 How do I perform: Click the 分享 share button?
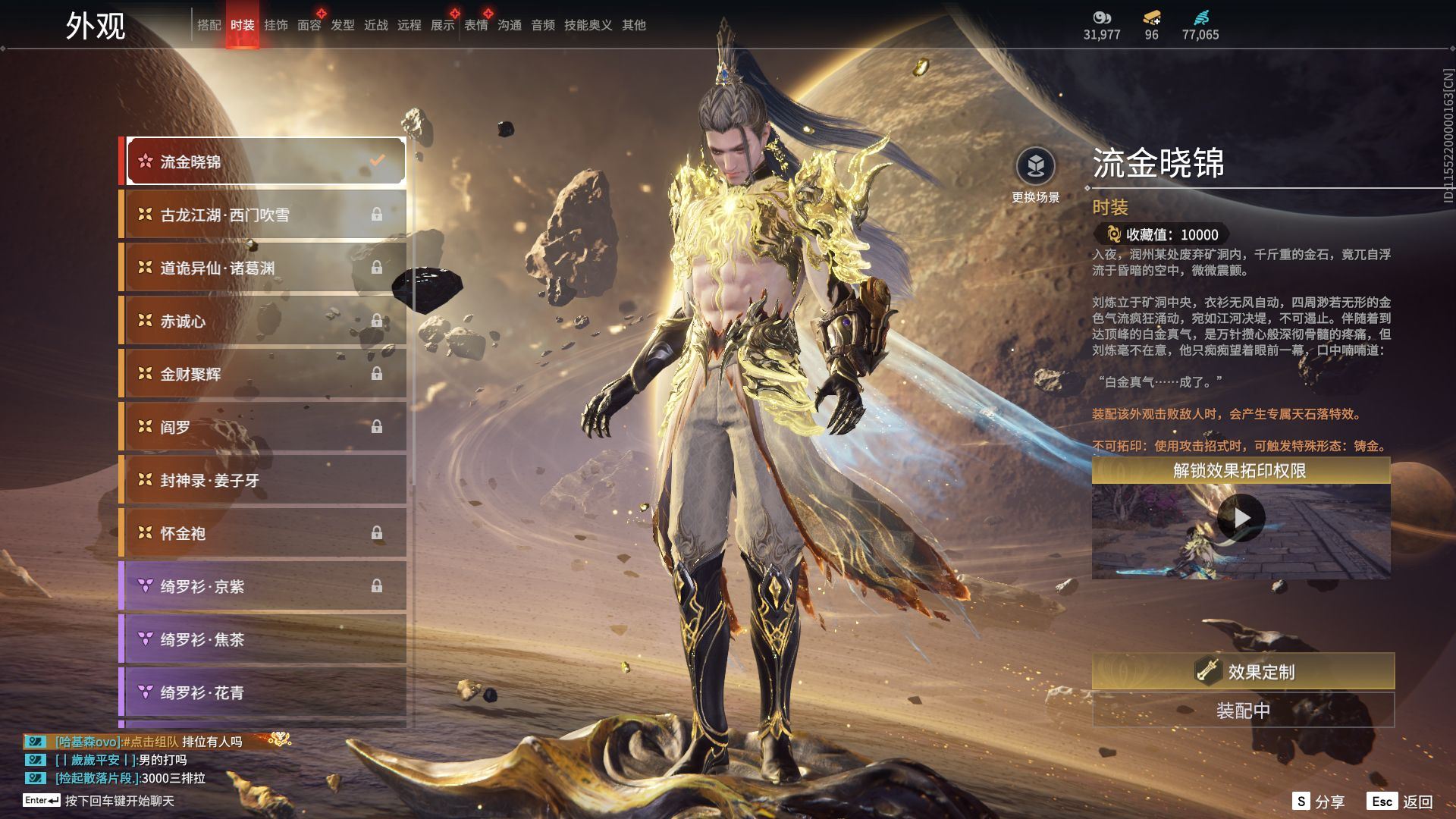[x=1319, y=802]
